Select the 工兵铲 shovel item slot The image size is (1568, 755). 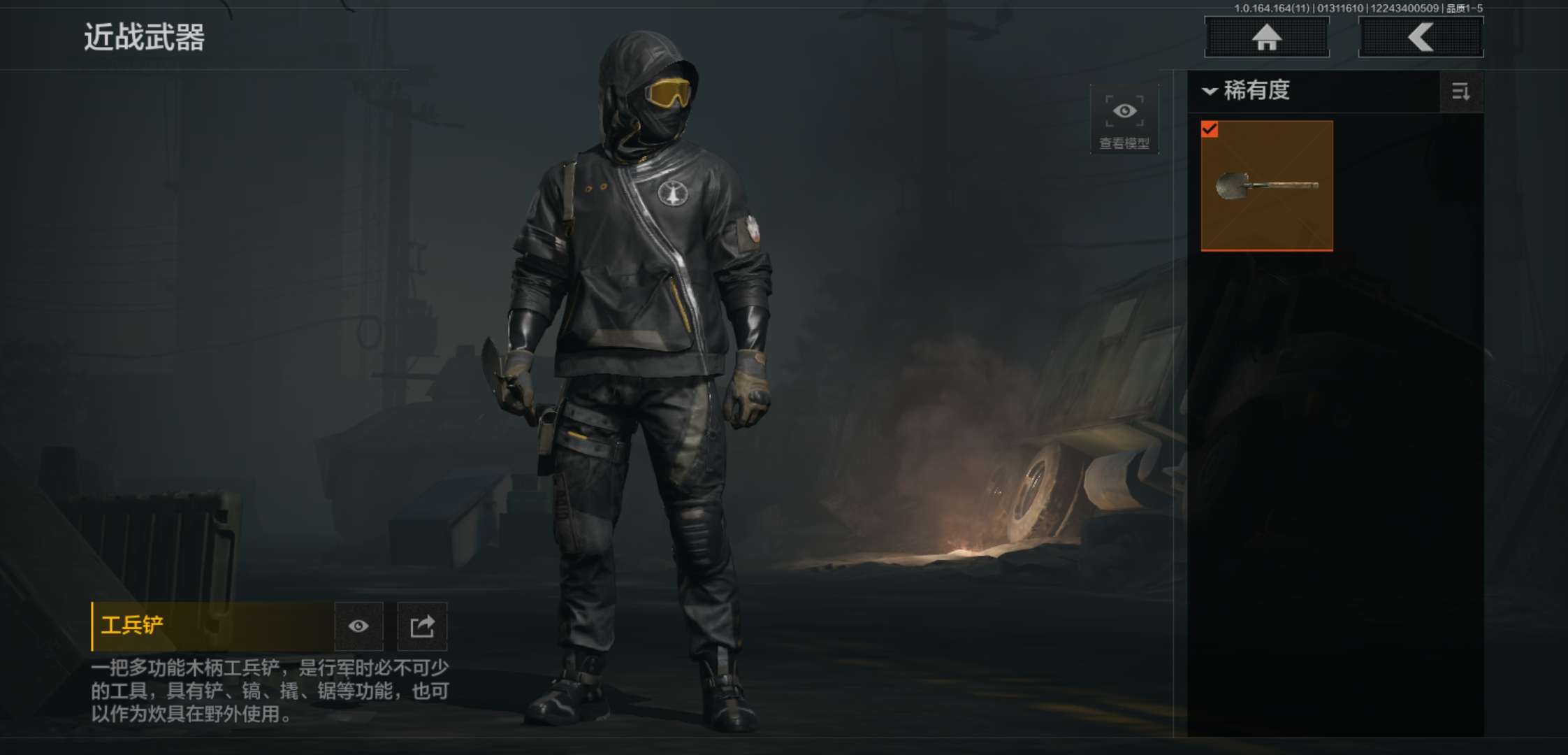click(1266, 185)
